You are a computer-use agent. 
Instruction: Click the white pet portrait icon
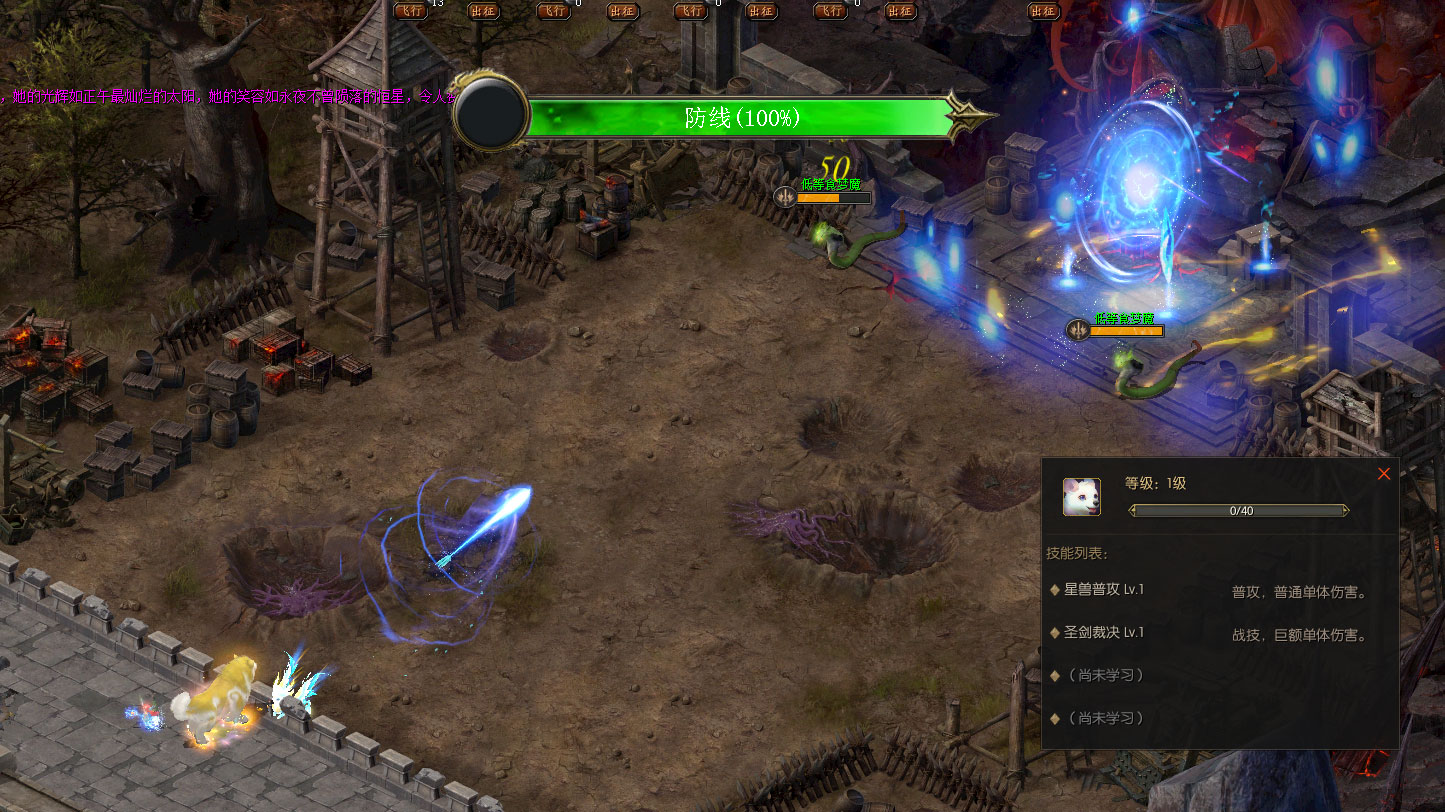[x=1081, y=497]
